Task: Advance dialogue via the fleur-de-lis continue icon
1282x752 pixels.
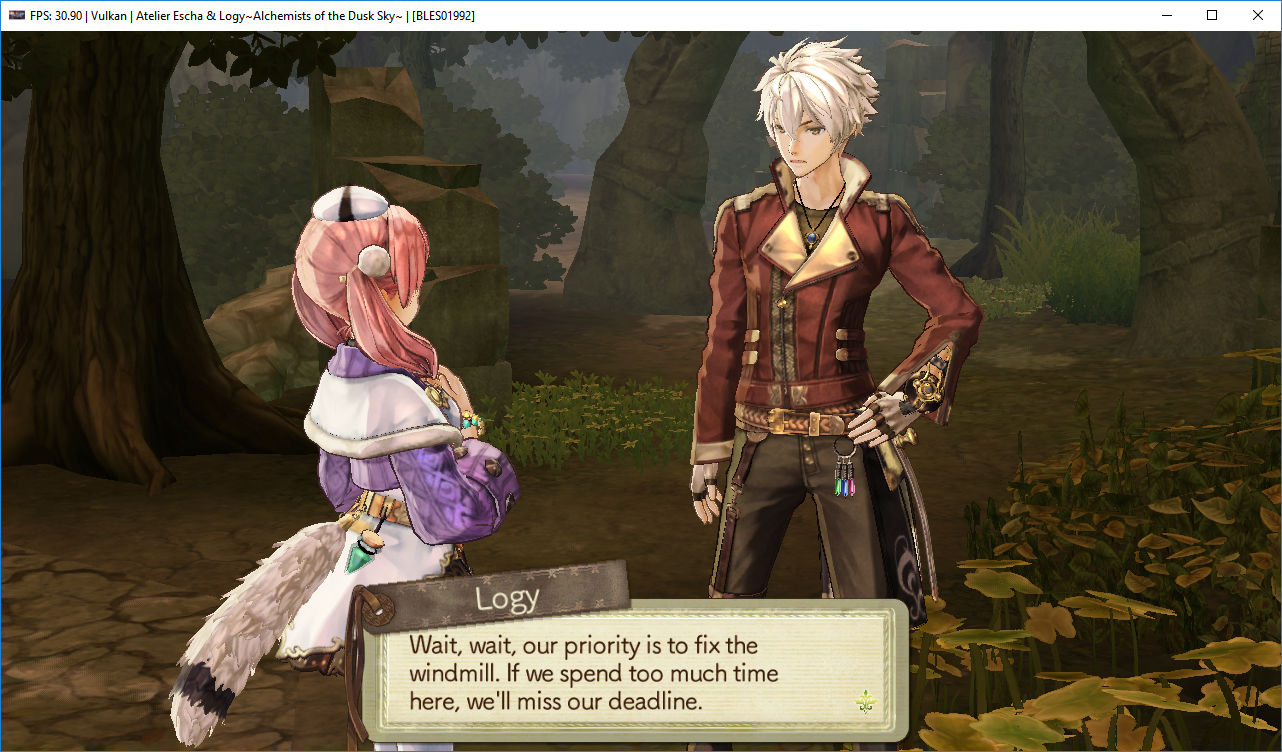Action: point(865,702)
